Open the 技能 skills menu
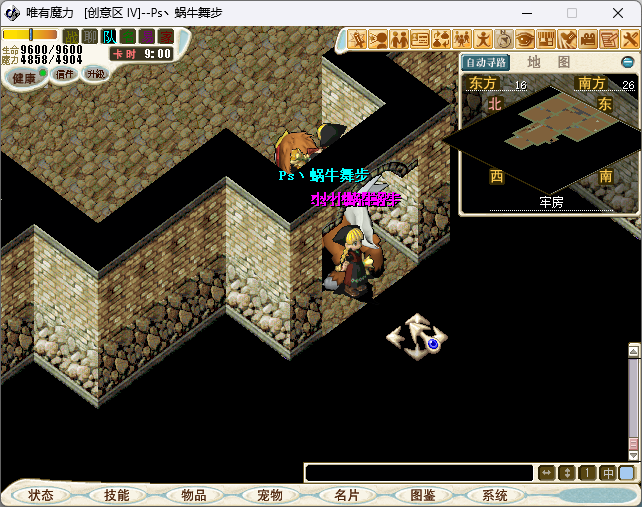This screenshot has width=642, height=507. (116, 495)
